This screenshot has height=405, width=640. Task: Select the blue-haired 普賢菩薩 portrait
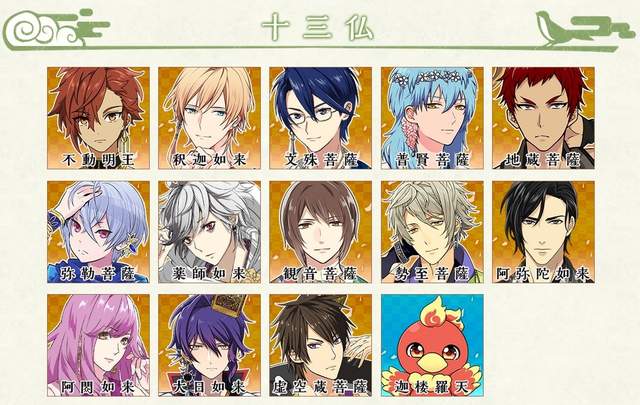(431, 117)
